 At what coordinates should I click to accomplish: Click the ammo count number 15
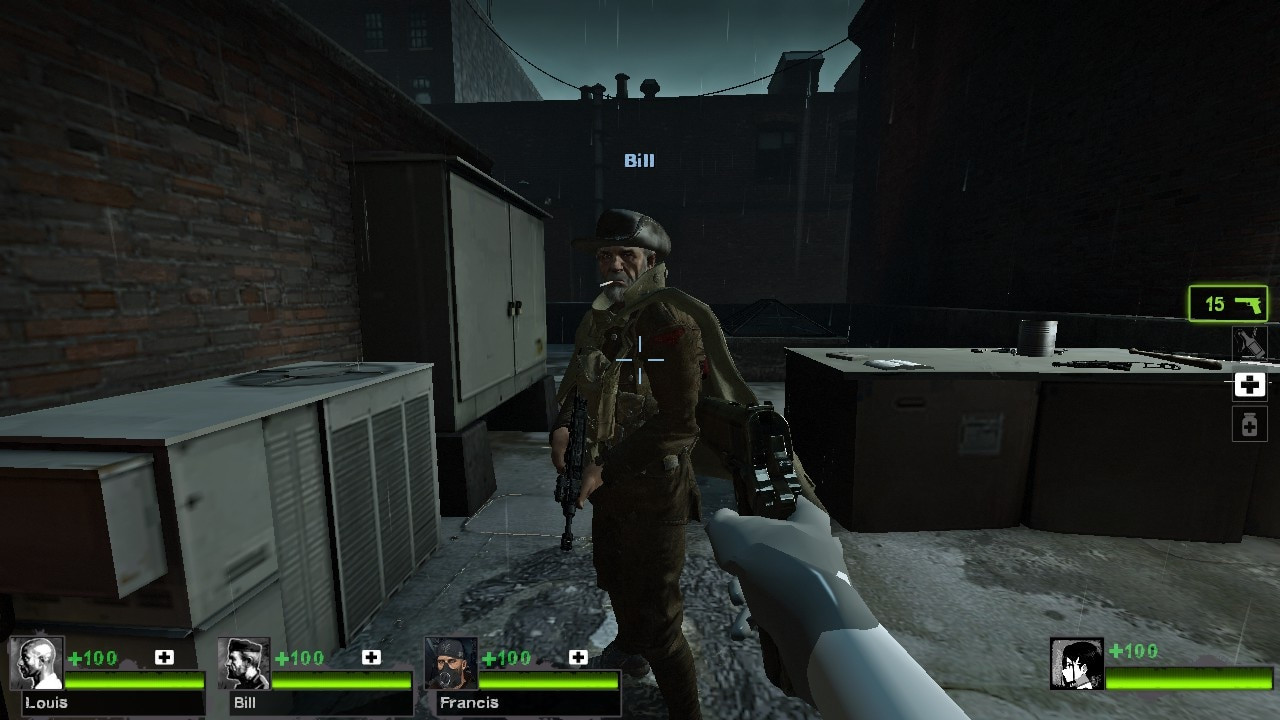1215,304
